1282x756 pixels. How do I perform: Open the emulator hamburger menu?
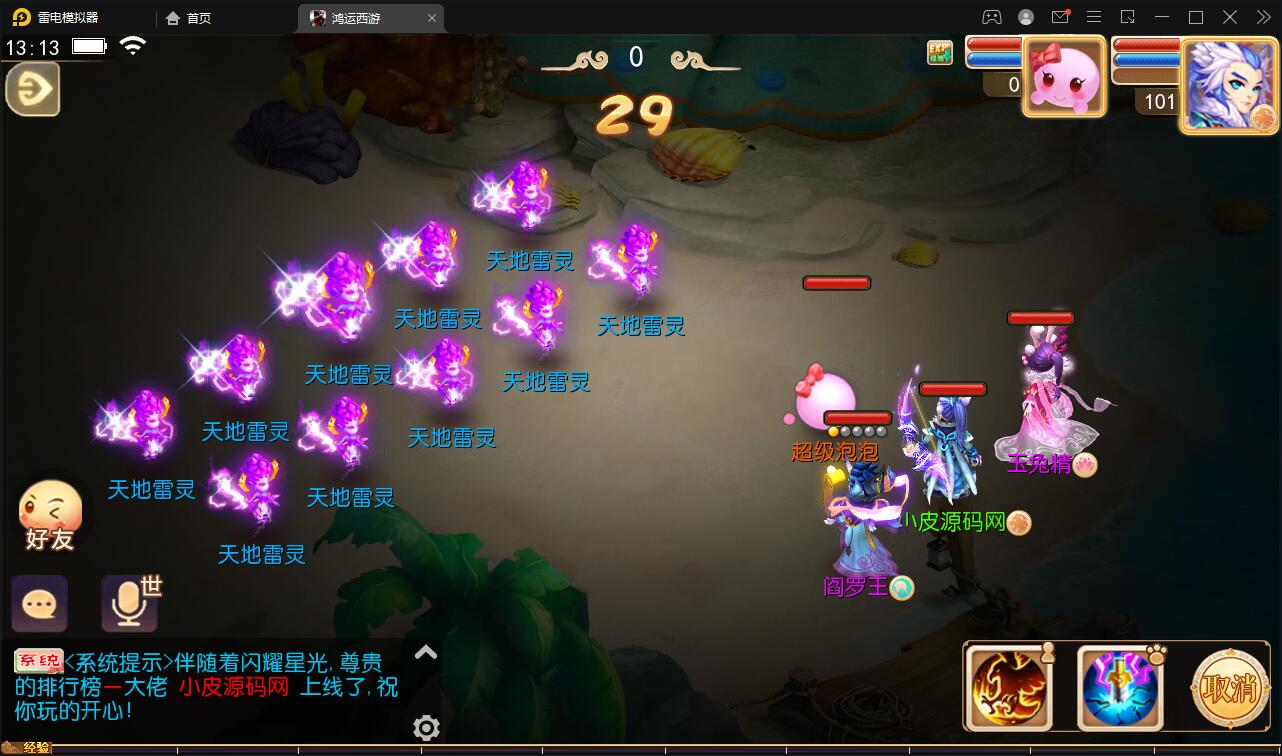coord(1094,17)
